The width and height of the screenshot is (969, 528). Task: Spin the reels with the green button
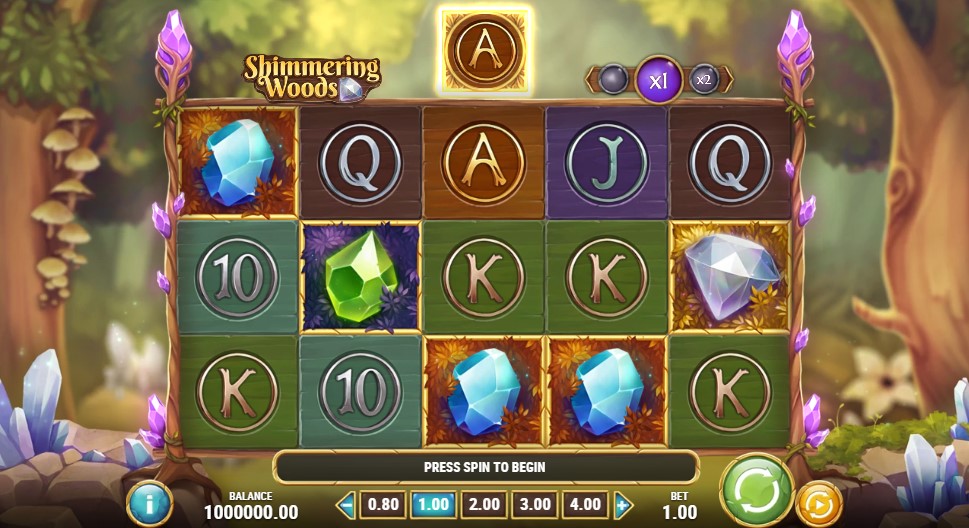click(756, 490)
